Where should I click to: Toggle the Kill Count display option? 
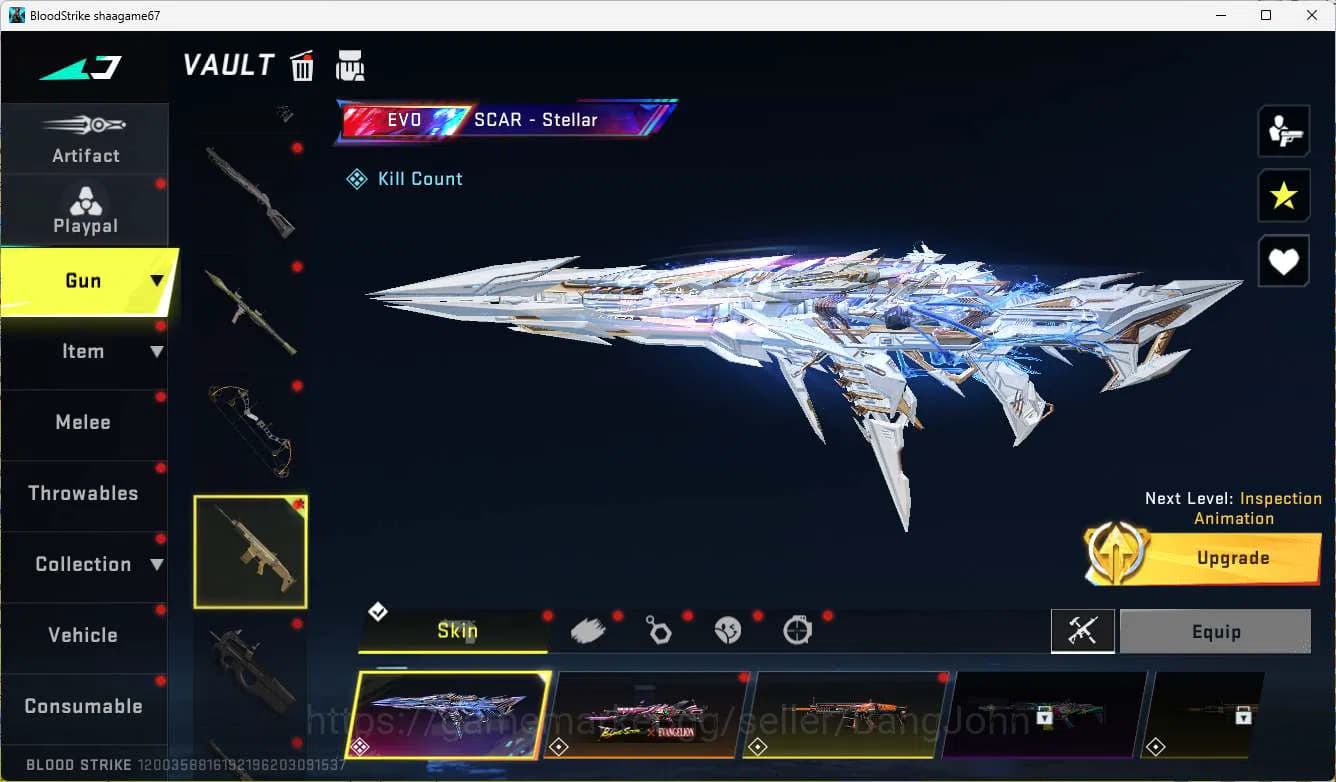tap(404, 178)
